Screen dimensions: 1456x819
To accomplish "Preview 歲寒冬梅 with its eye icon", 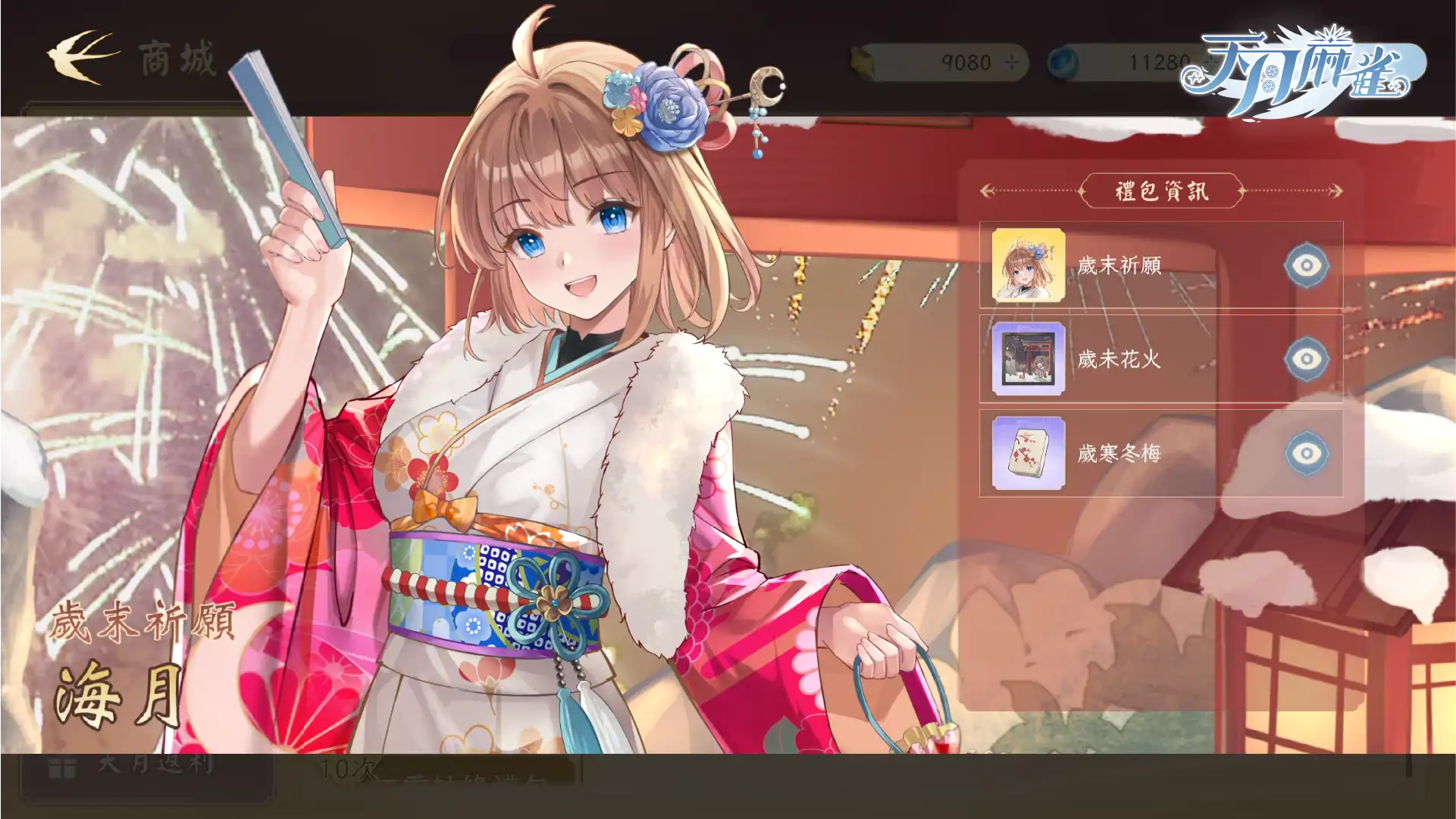I will coord(1306,453).
